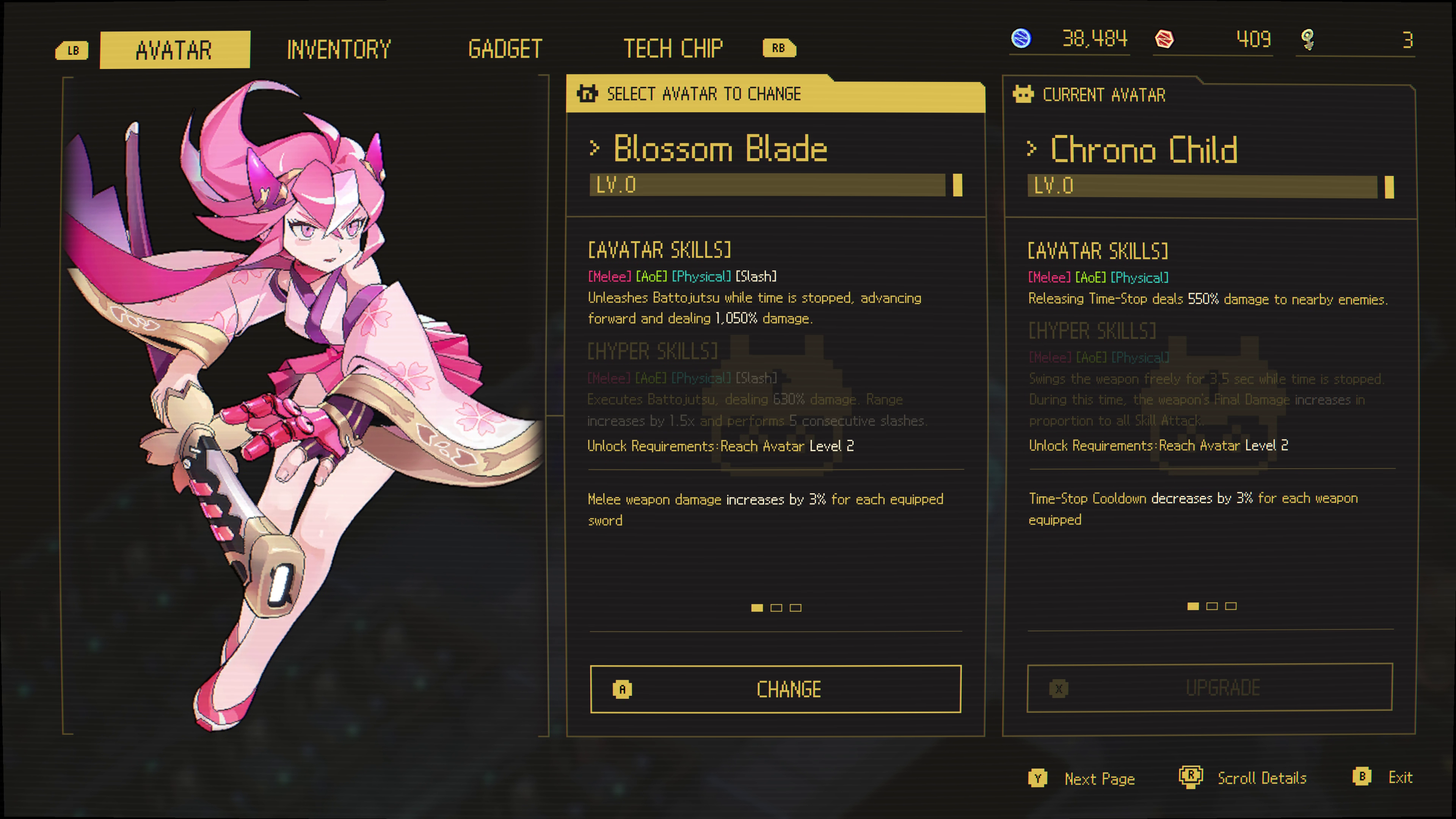This screenshot has height=819, width=1456.
Task: Switch to the Avatar tab
Action: point(174,50)
